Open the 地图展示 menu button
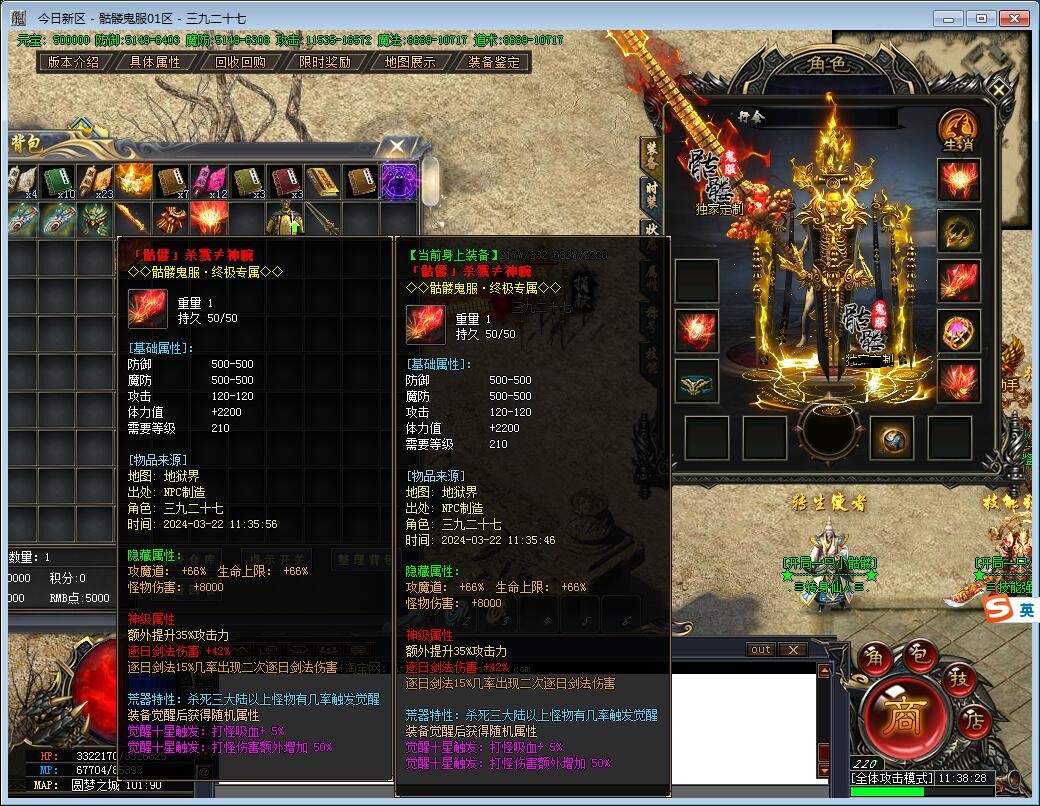The image size is (1040, 806). pyautogui.click(x=410, y=62)
